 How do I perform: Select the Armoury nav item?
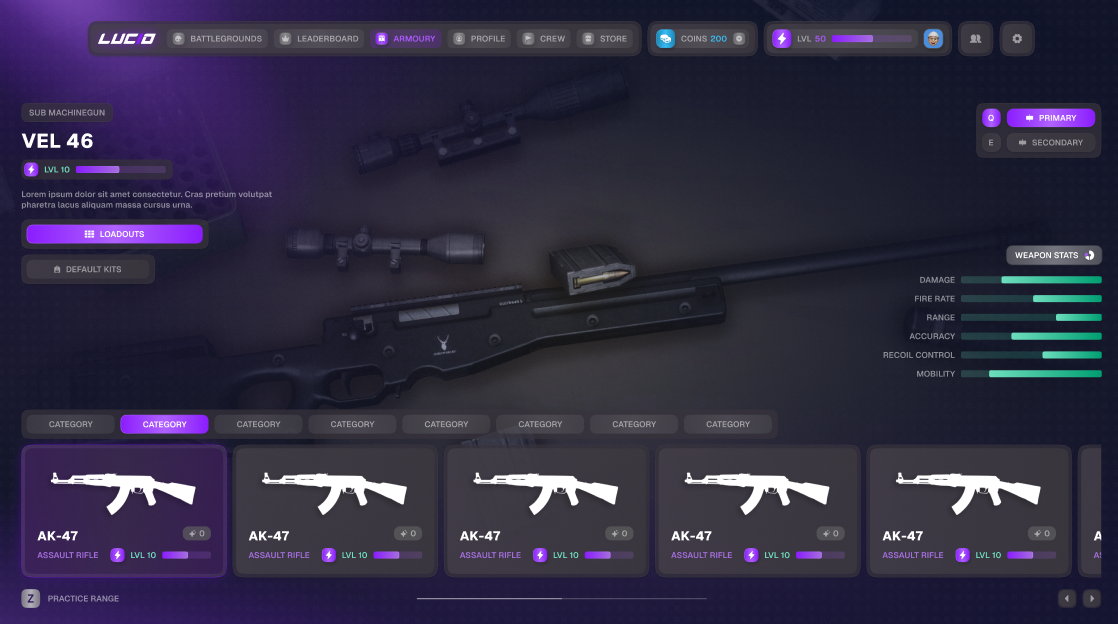[x=406, y=39]
